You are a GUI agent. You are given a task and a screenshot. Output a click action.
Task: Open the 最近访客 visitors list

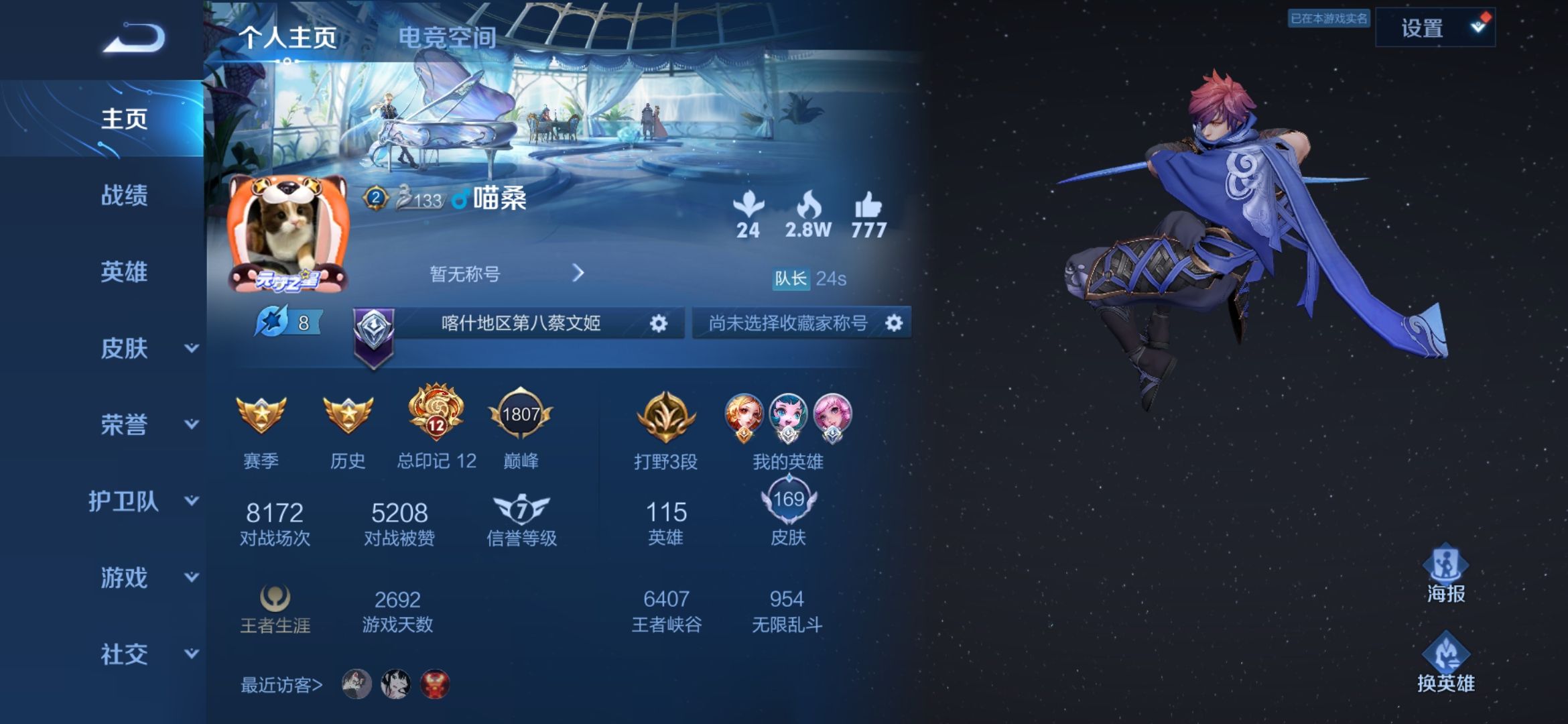click(281, 684)
